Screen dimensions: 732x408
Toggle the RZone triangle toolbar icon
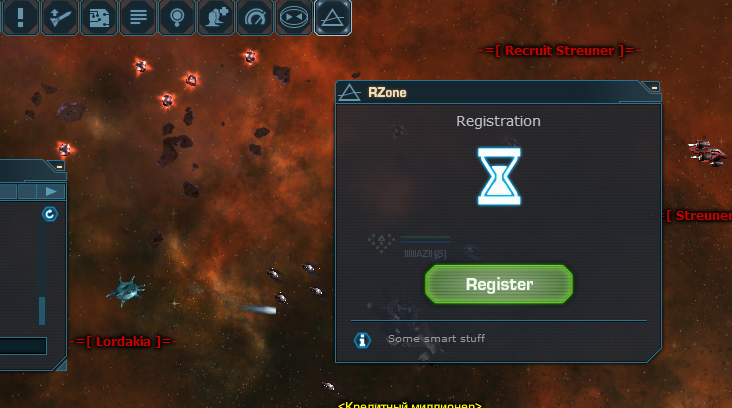click(x=333, y=16)
